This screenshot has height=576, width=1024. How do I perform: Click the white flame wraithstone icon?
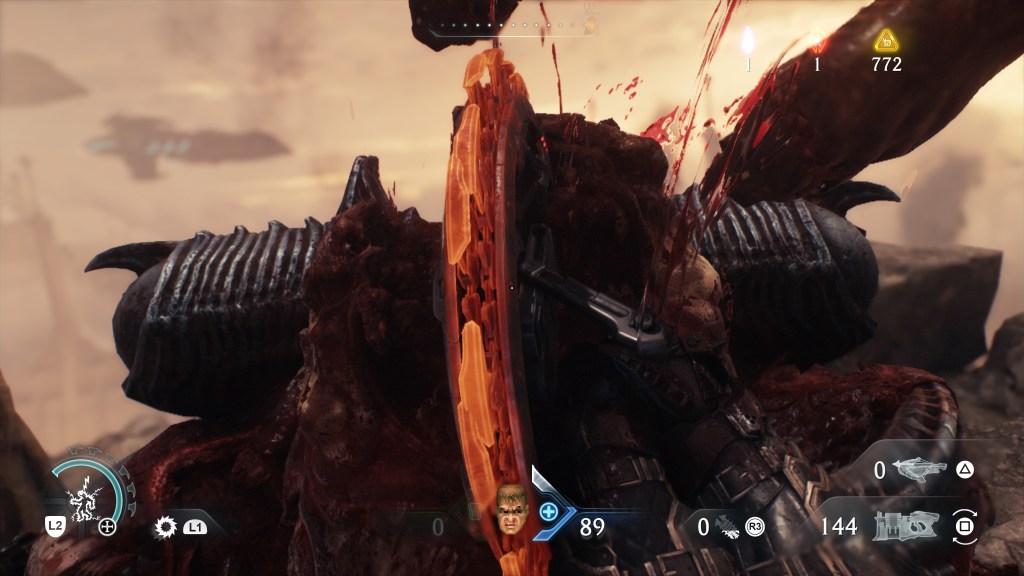747,40
